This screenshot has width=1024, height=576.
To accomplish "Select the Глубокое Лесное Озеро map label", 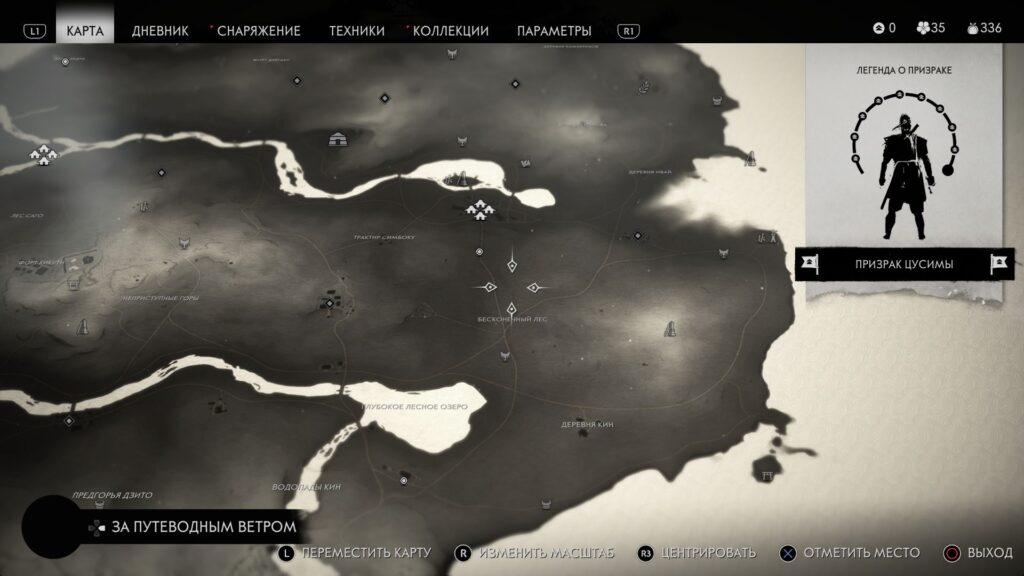I will (x=414, y=406).
